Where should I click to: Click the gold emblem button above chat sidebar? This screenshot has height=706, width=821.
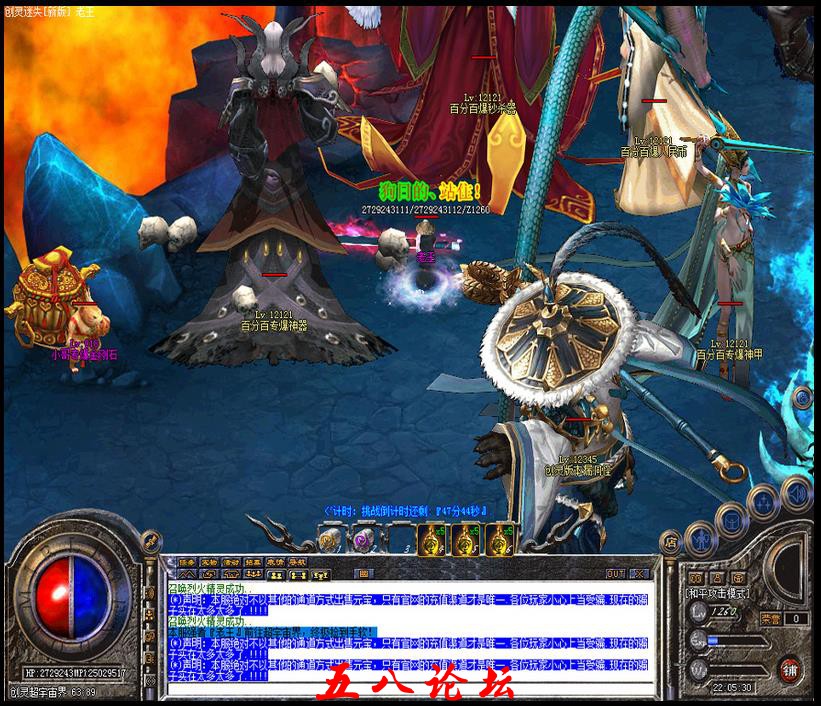click(152, 541)
